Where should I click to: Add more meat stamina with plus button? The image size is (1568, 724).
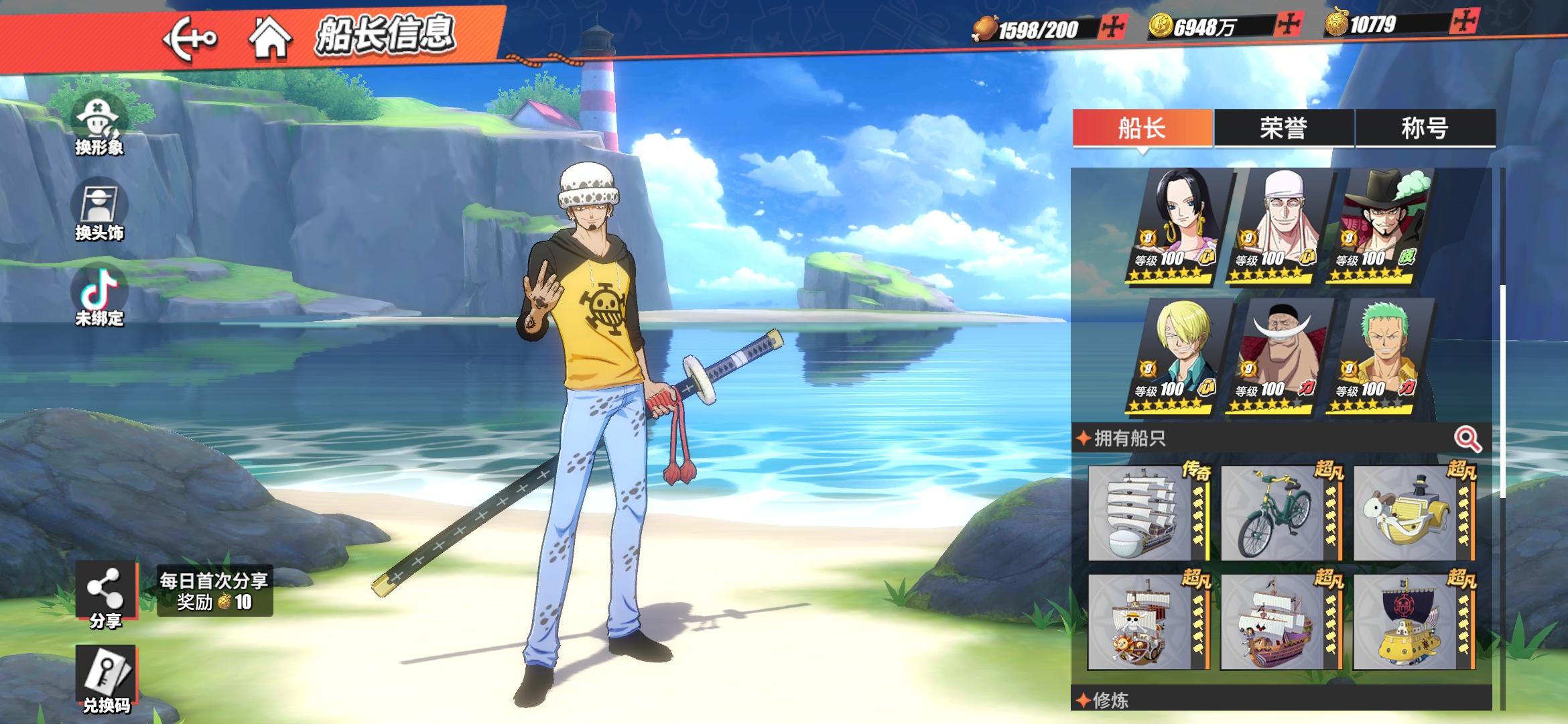click(1112, 27)
